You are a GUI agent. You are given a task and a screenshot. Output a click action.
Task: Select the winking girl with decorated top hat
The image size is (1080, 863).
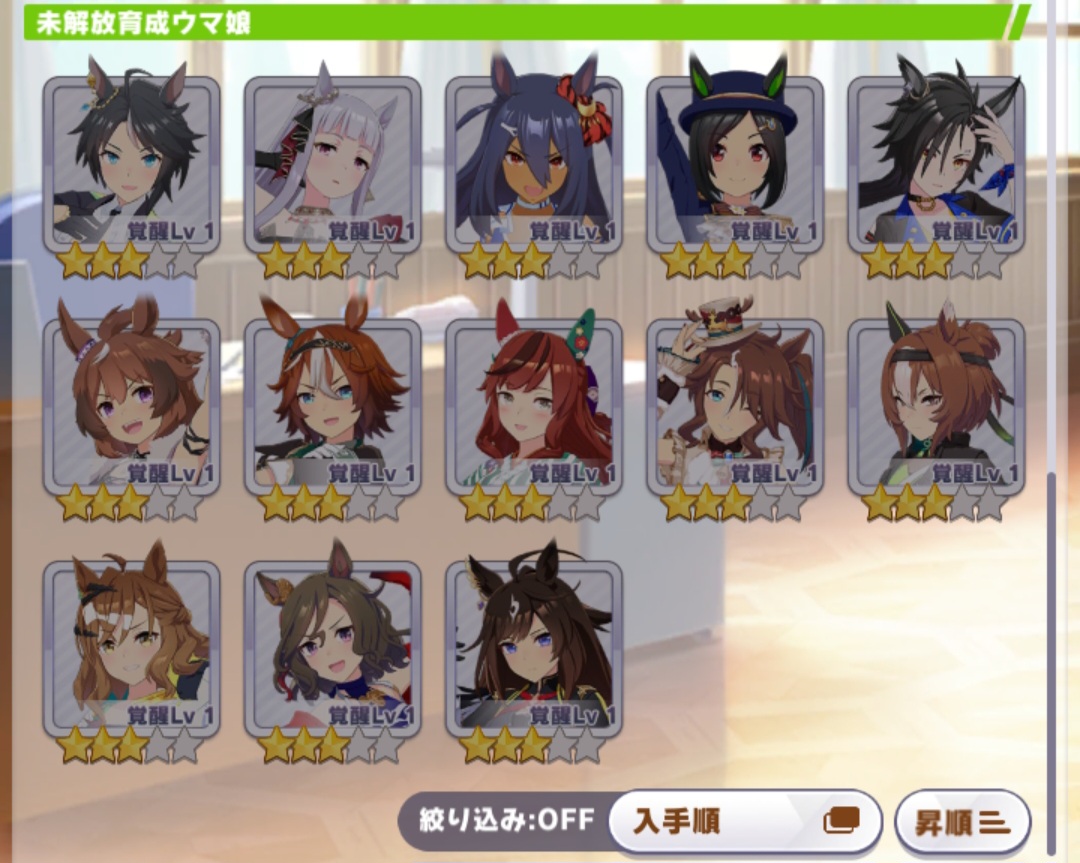pyautogui.click(x=735, y=407)
